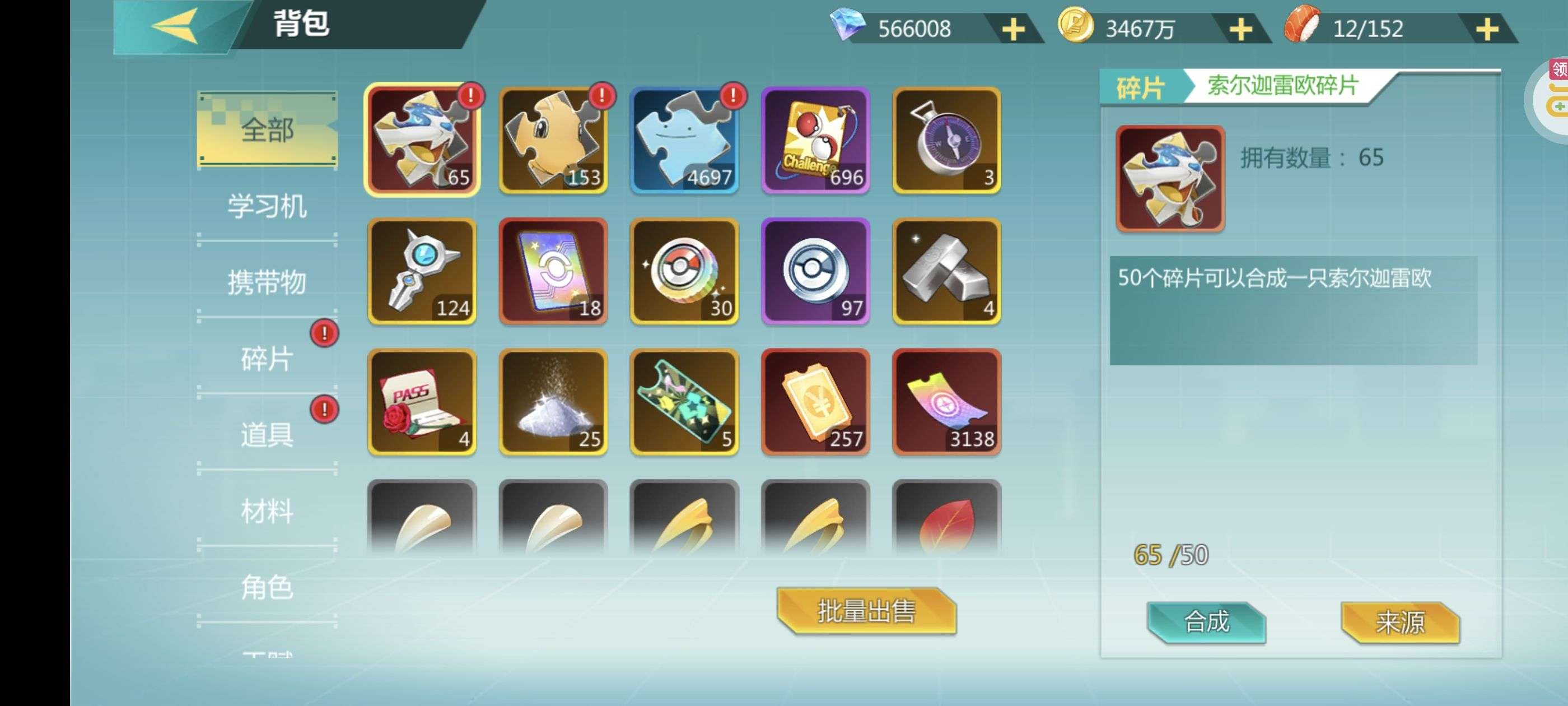
Task: Show the 碎片 category tab
Action: [x=267, y=358]
